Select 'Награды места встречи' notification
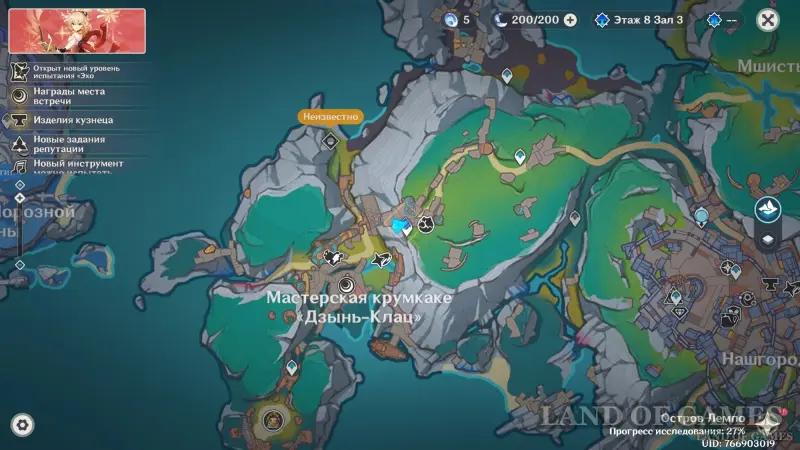800x450 pixels. (68, 96)
